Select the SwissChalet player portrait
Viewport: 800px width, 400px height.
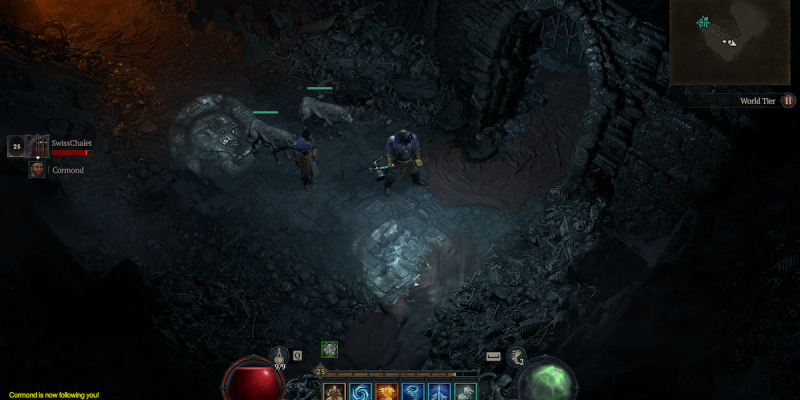[39, 146]
